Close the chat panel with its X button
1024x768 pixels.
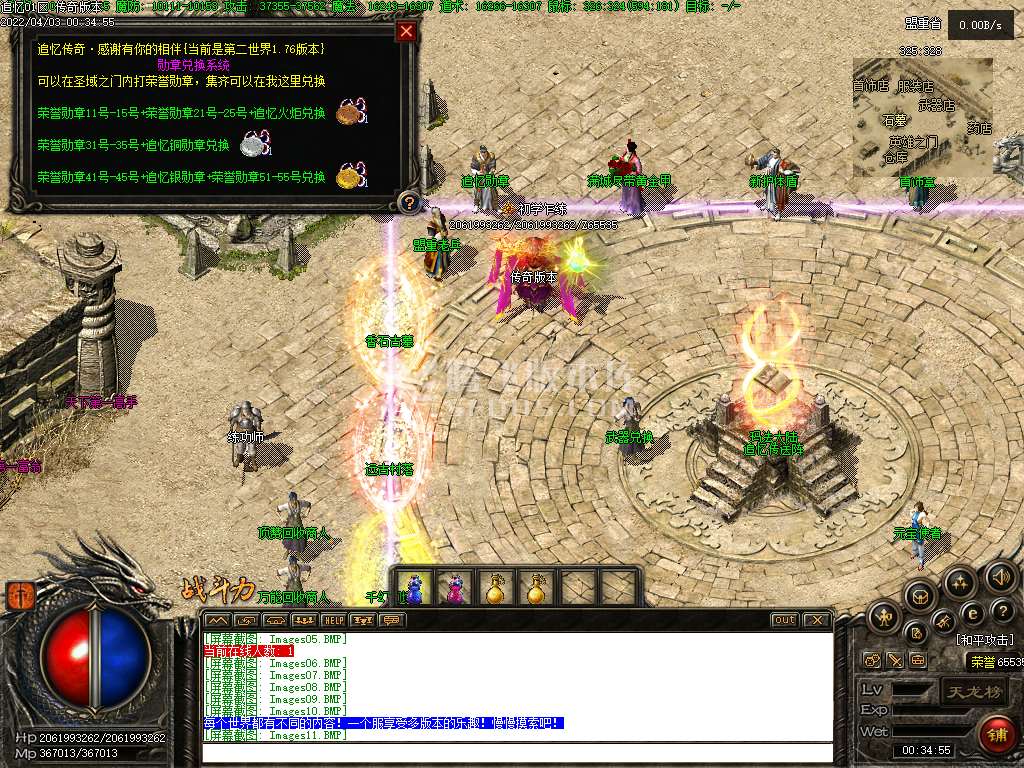(816, 620)
